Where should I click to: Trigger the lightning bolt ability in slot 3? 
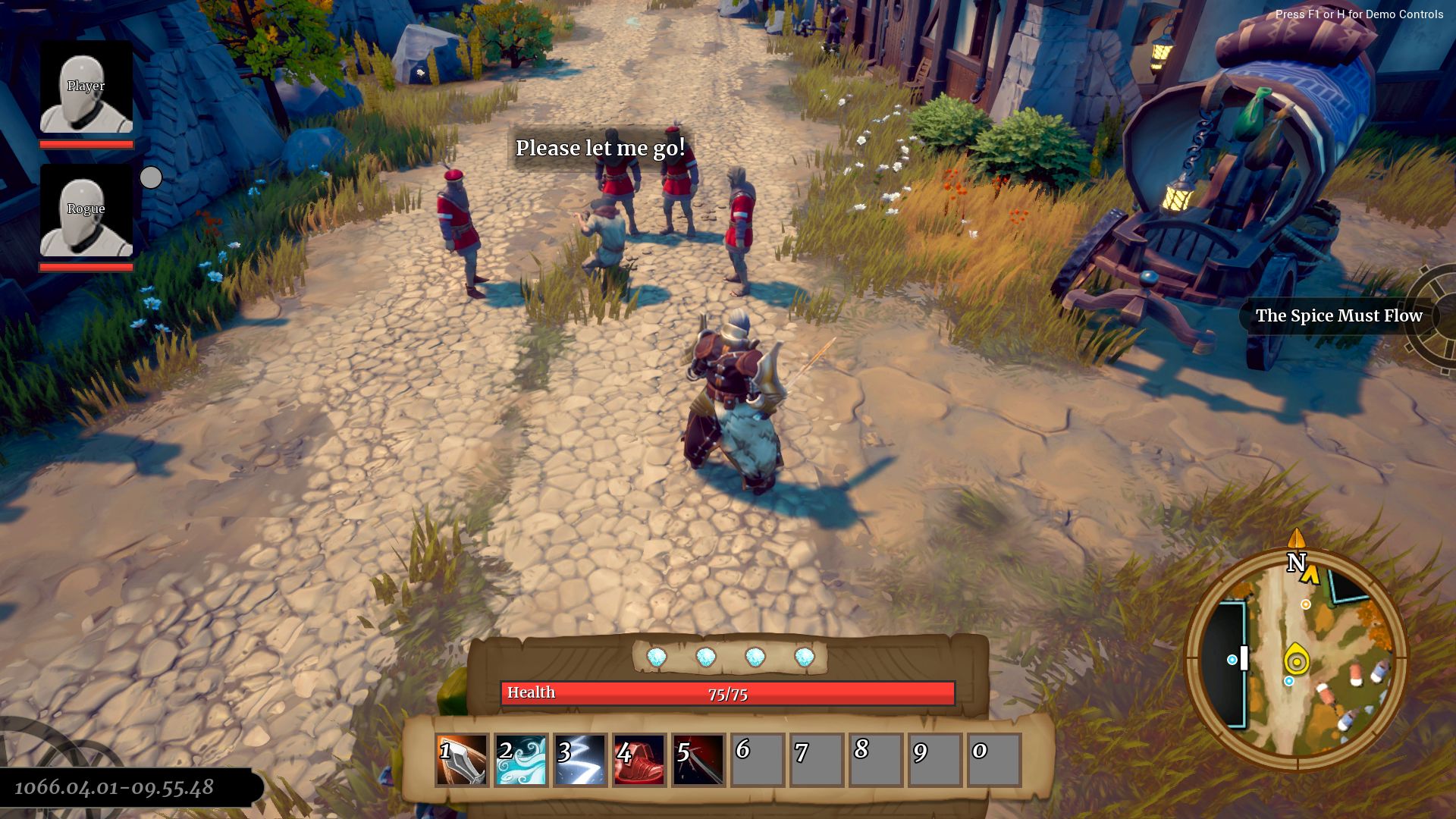point(580,760)
